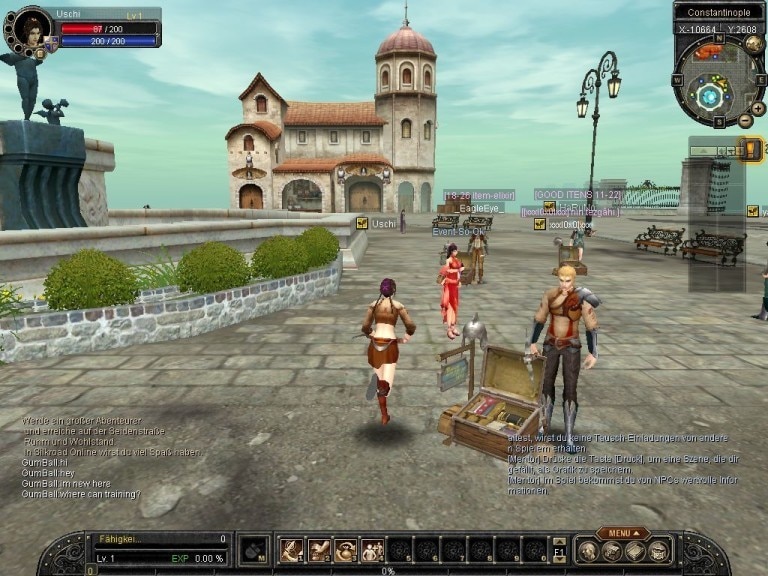The height and width of the screenshot is (576, 768).
Task: Select the first skill slot on the hotbar
Action: point(292,550)
